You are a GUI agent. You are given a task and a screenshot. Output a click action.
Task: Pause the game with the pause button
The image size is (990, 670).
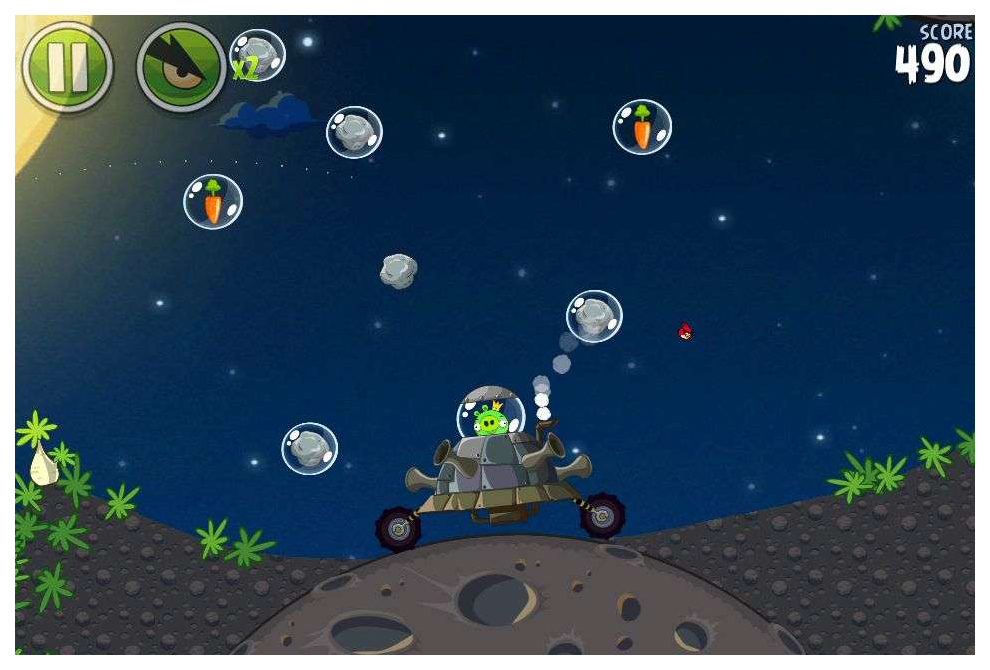tap(67, 68)
